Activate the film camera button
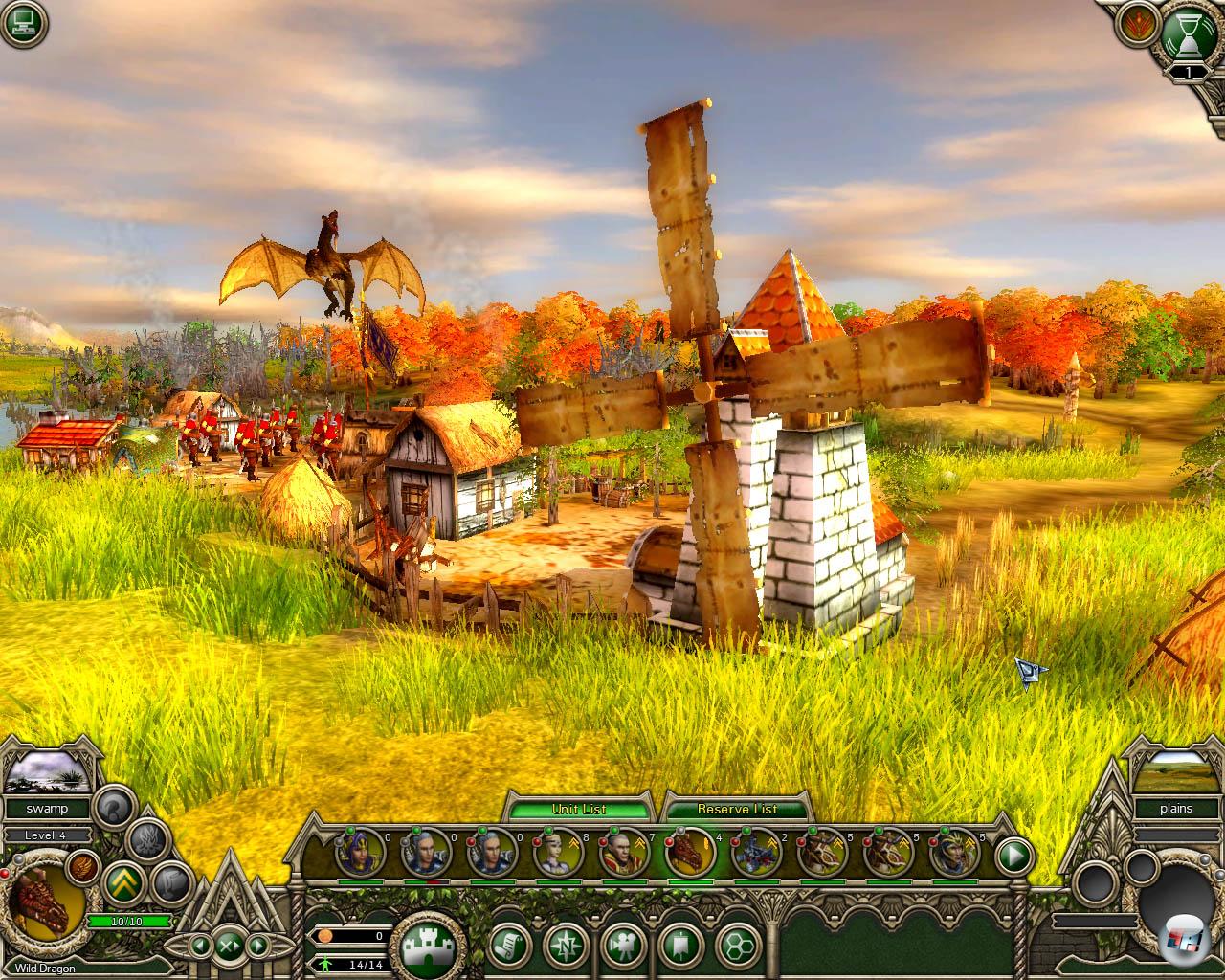The width and height of the screenshot is (1225, 980). [623, 947]
